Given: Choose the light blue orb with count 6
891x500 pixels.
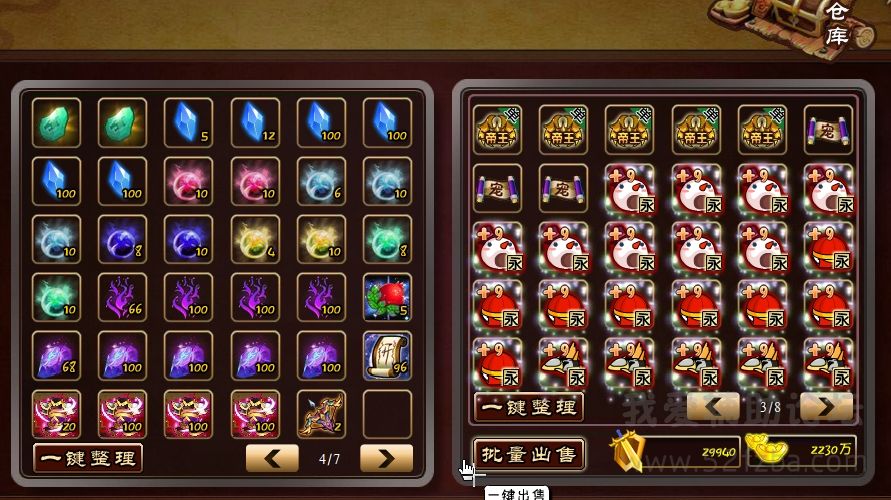Looking at the screenshot, I should pos(321,181).
